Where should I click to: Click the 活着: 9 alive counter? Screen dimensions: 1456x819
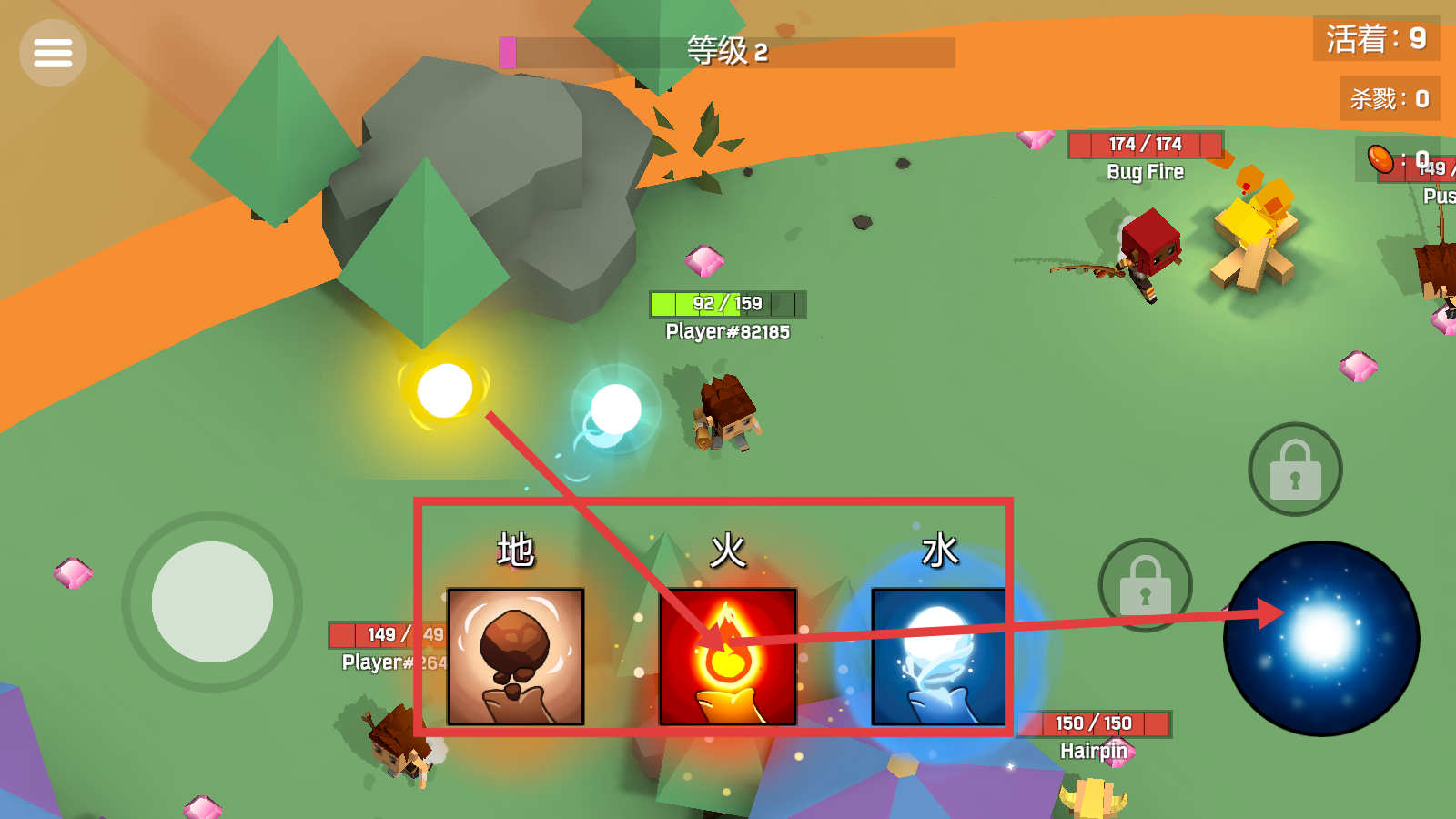pos(1376,38)
